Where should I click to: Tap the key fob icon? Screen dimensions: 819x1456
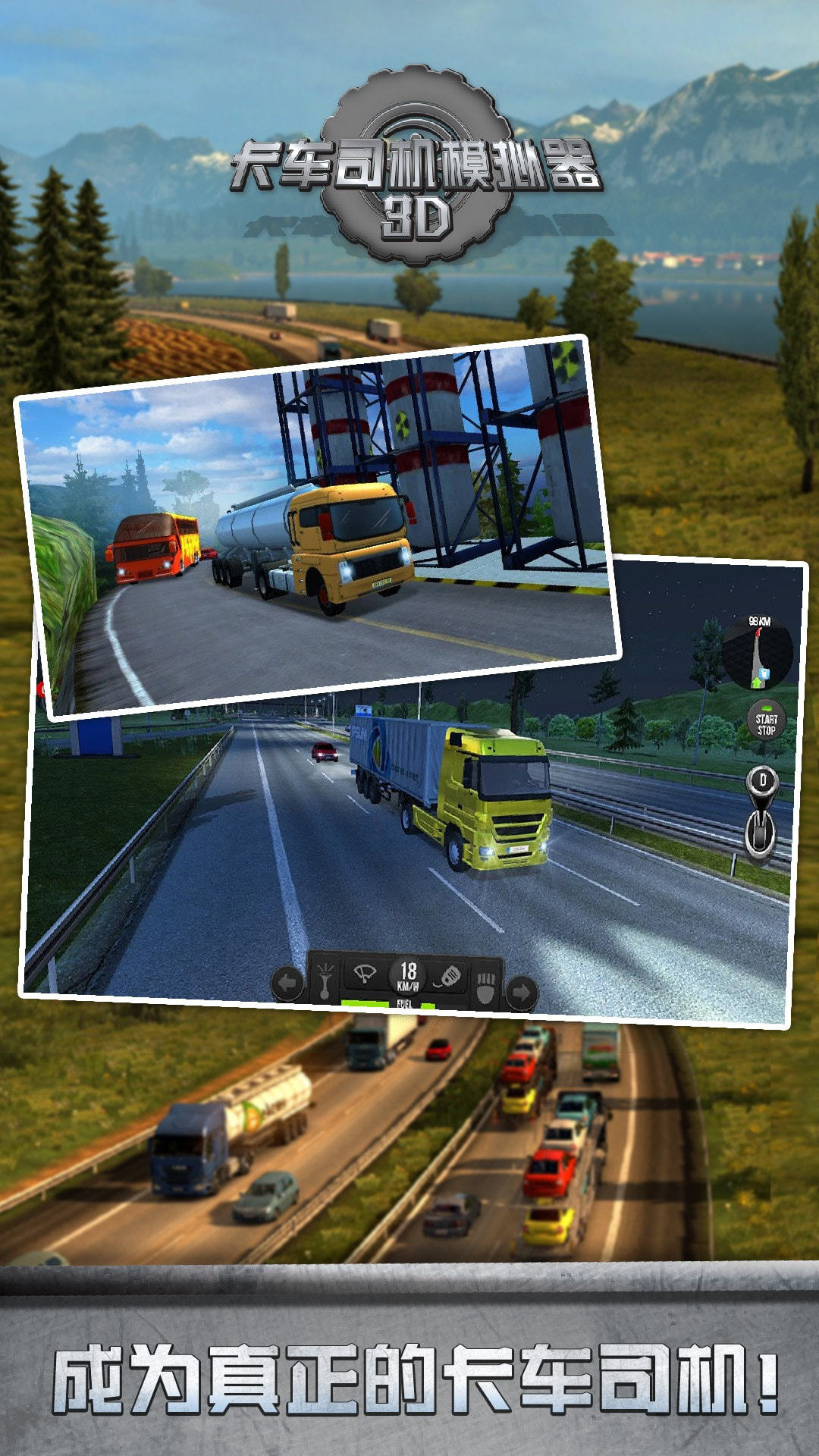point(449,977)
